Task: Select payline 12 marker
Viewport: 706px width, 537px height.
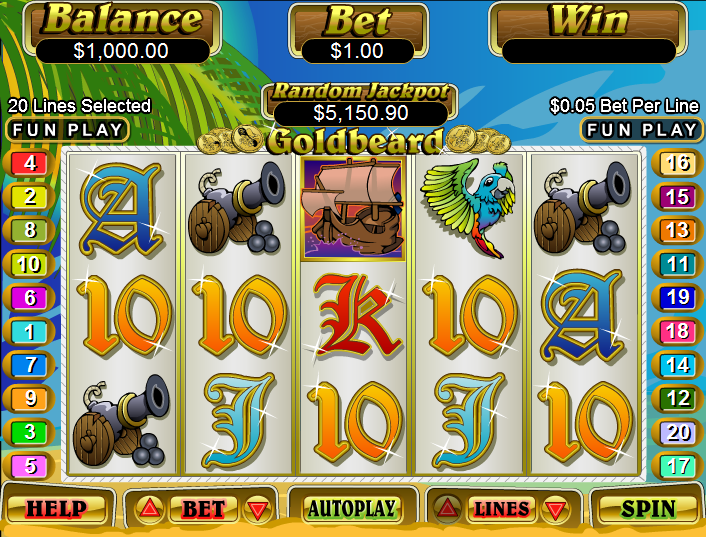Action: point(677,399)
